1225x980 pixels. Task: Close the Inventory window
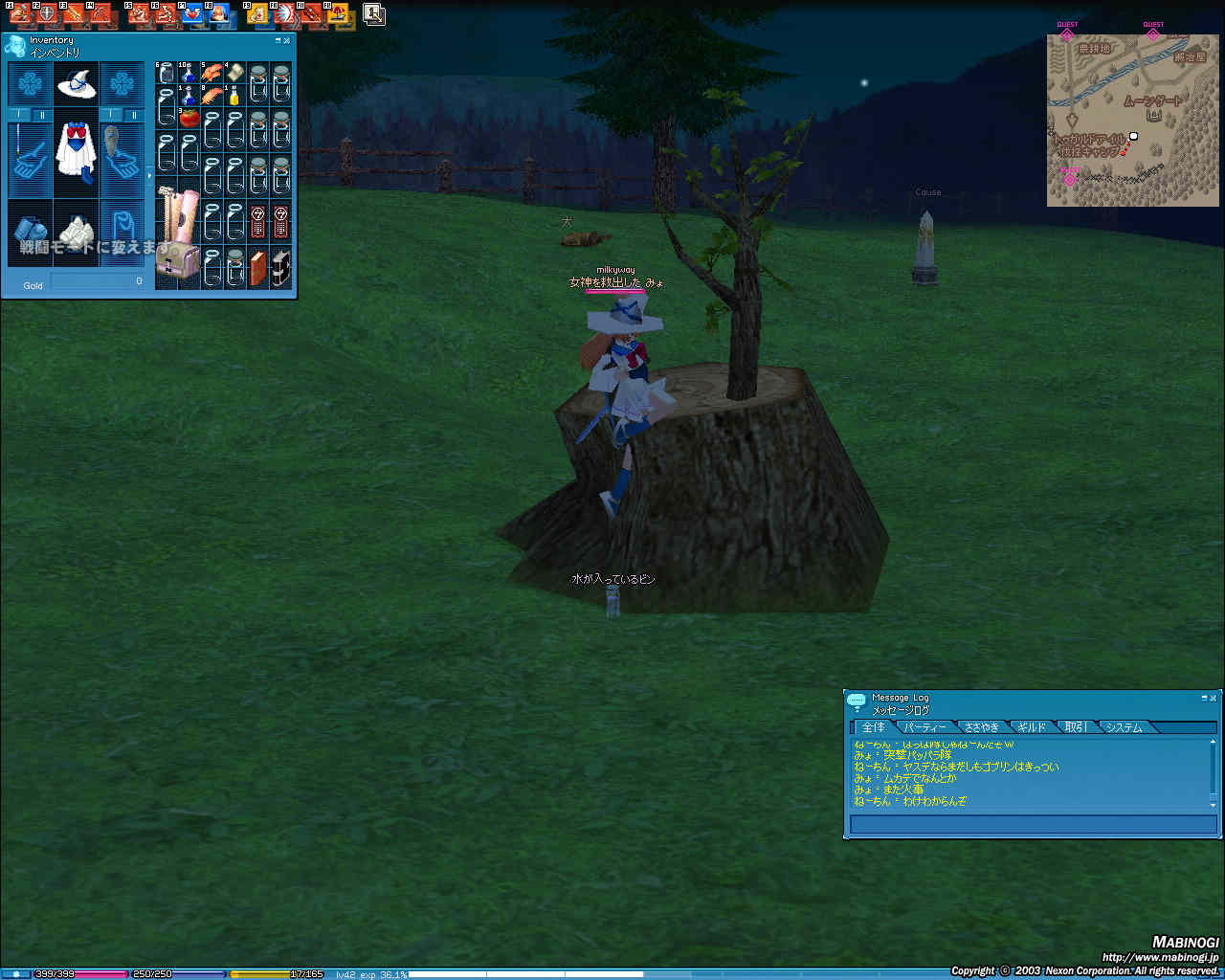coord(286,40)
